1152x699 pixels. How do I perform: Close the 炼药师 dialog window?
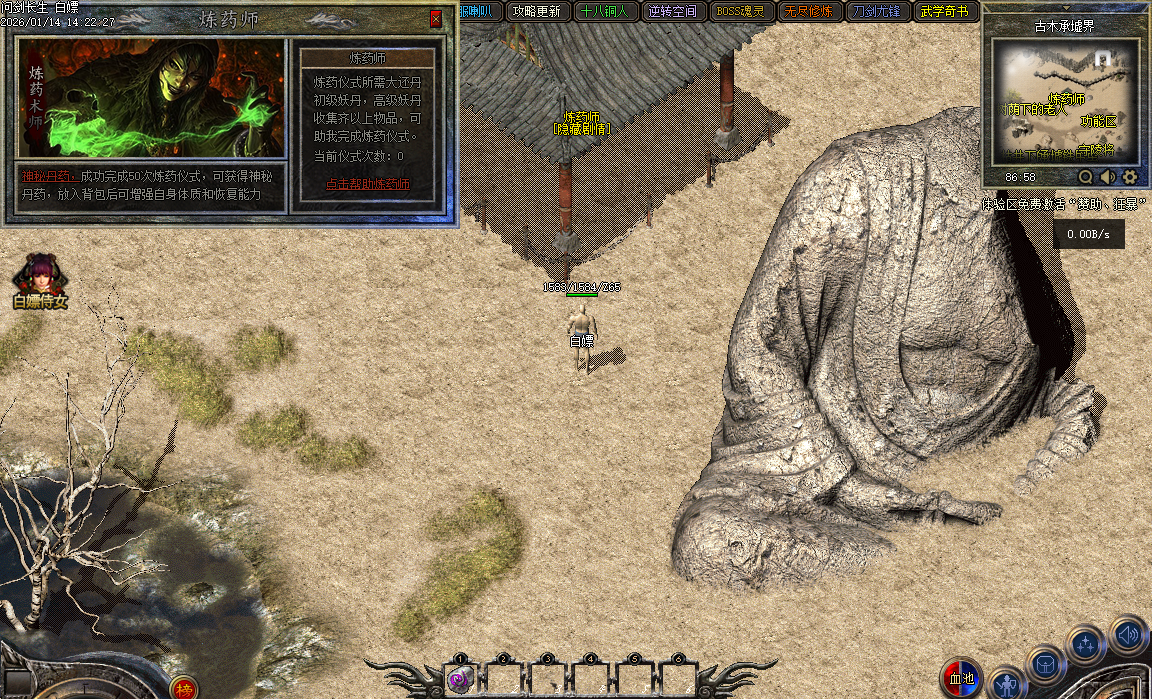pyautogui.click(x=436, y=19)
